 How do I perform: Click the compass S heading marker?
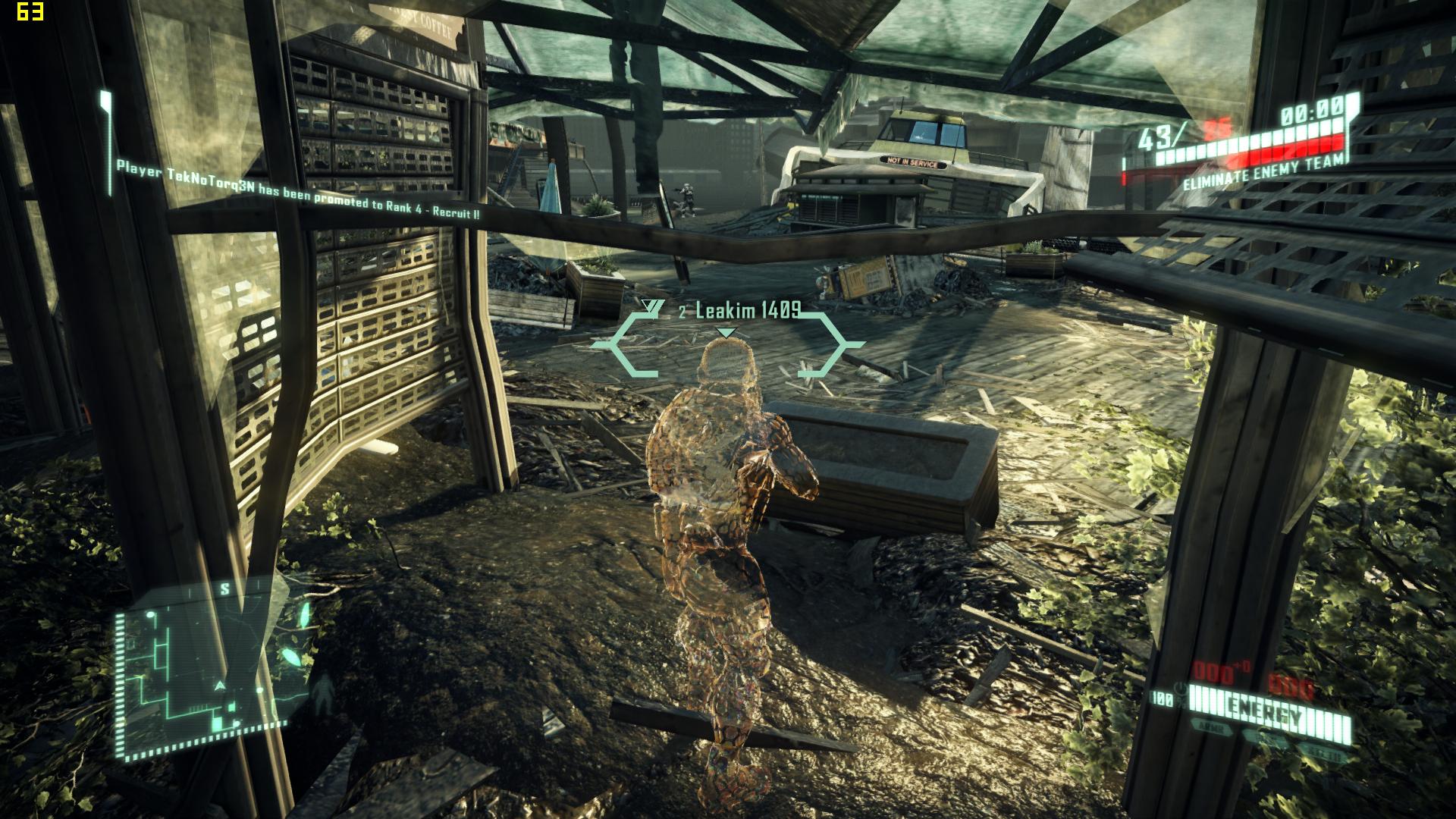point(225,588)
